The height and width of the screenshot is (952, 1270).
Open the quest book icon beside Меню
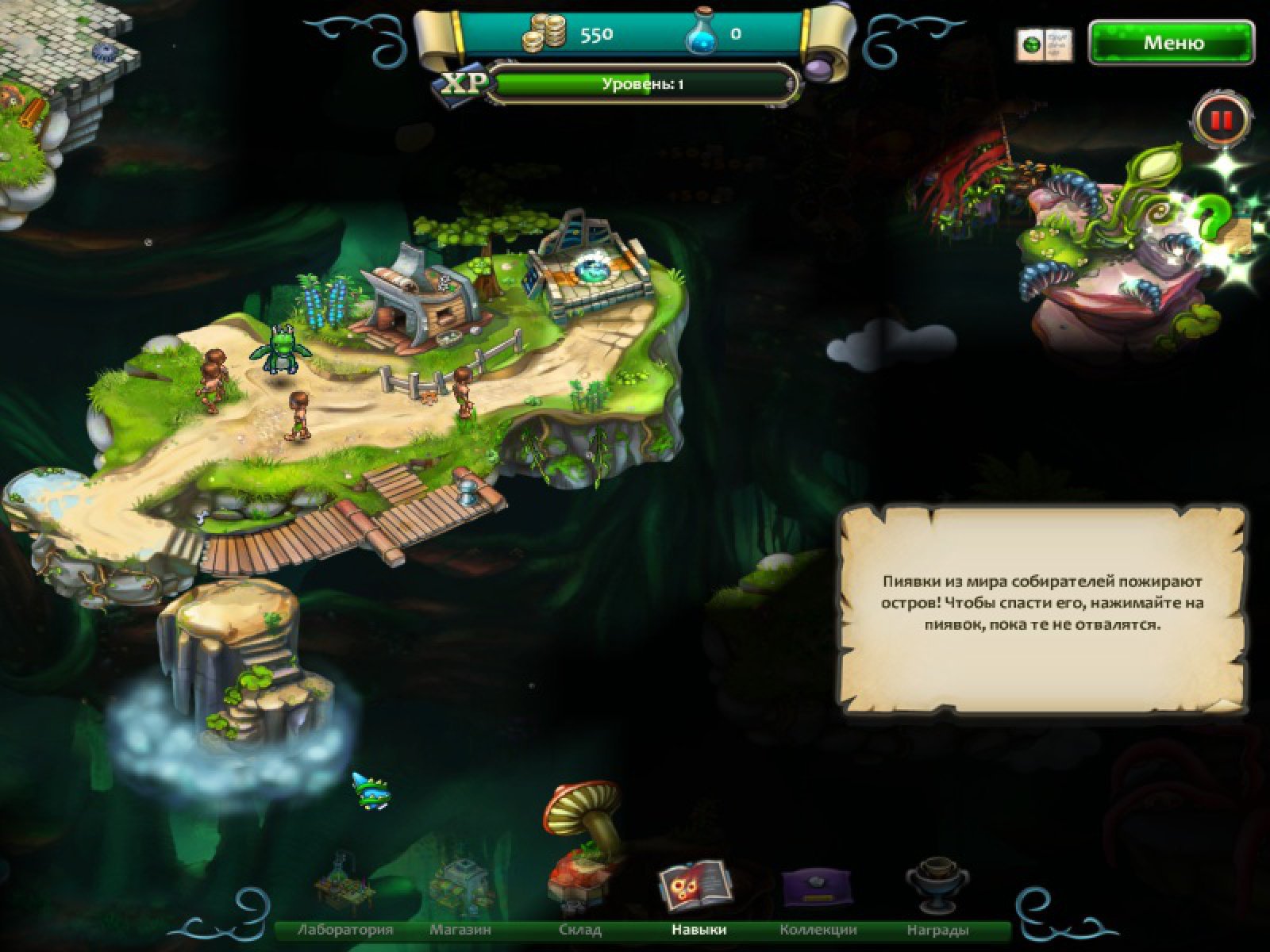1044,44
